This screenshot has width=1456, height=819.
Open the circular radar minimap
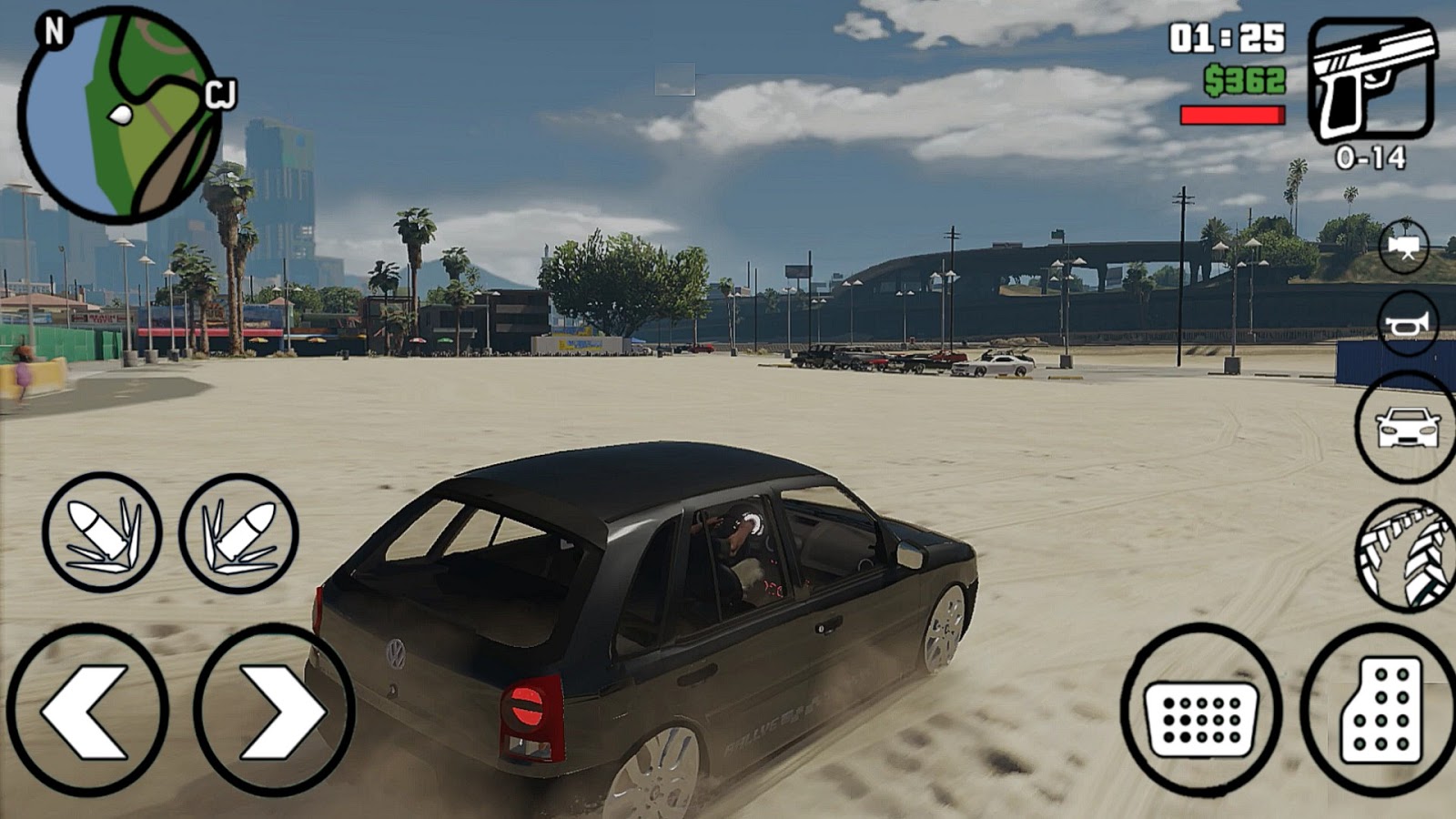[118, 114]
